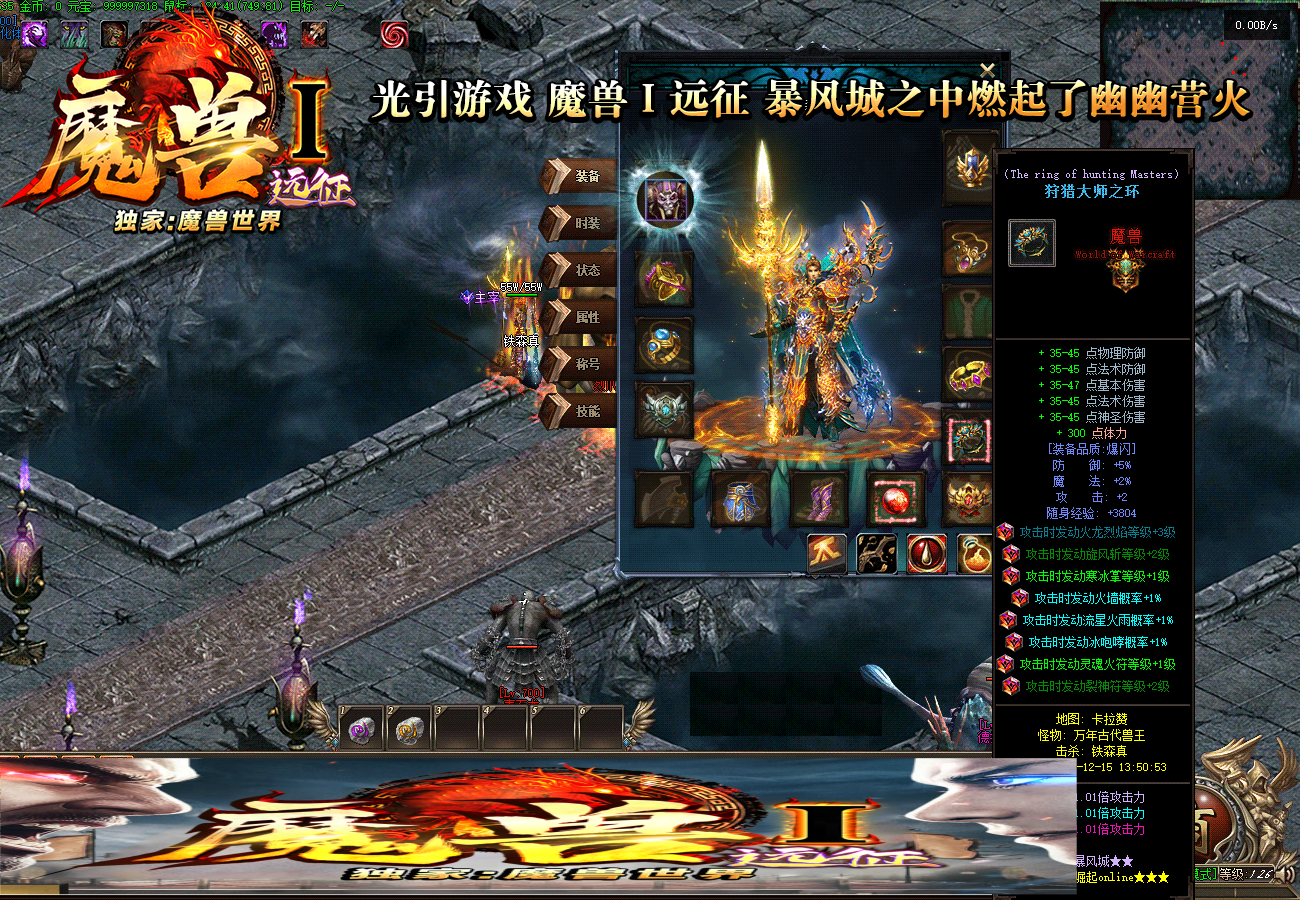Select the blue gem ring slot
This screenshot has height=900, width=1300.
[x=664, y=345]
